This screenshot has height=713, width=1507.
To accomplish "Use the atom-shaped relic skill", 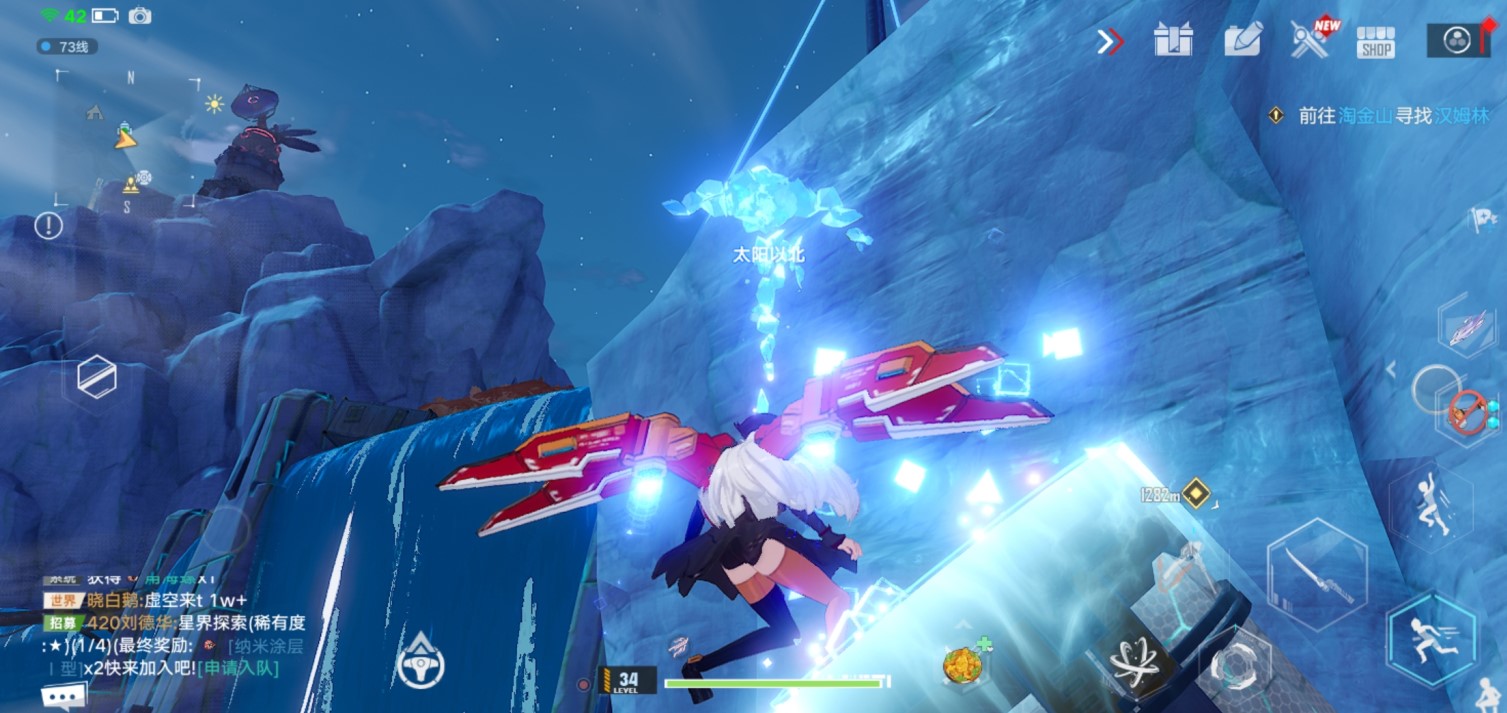I will click(1138, 663).
